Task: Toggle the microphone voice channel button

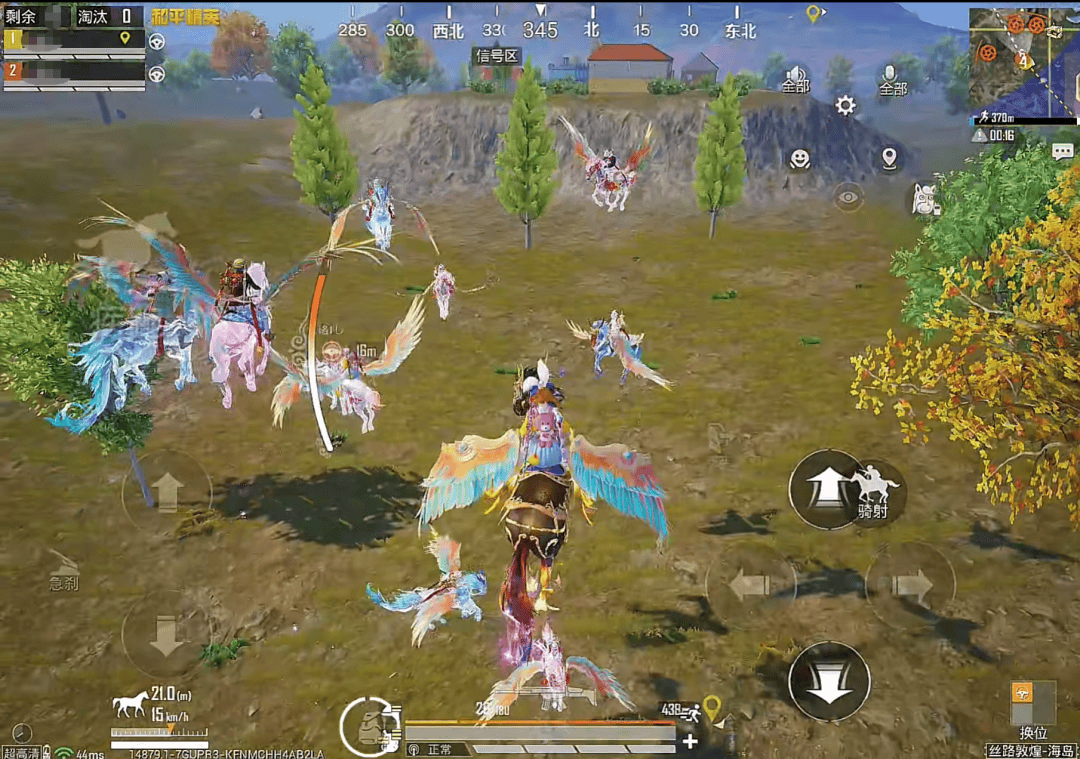Action: pos(892,78)
